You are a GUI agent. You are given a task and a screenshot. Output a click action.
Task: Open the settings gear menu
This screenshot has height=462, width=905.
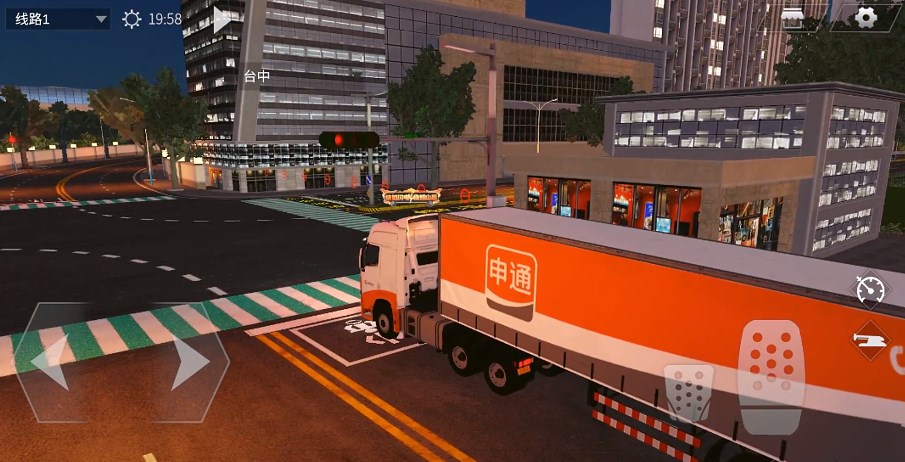[866, 17]
